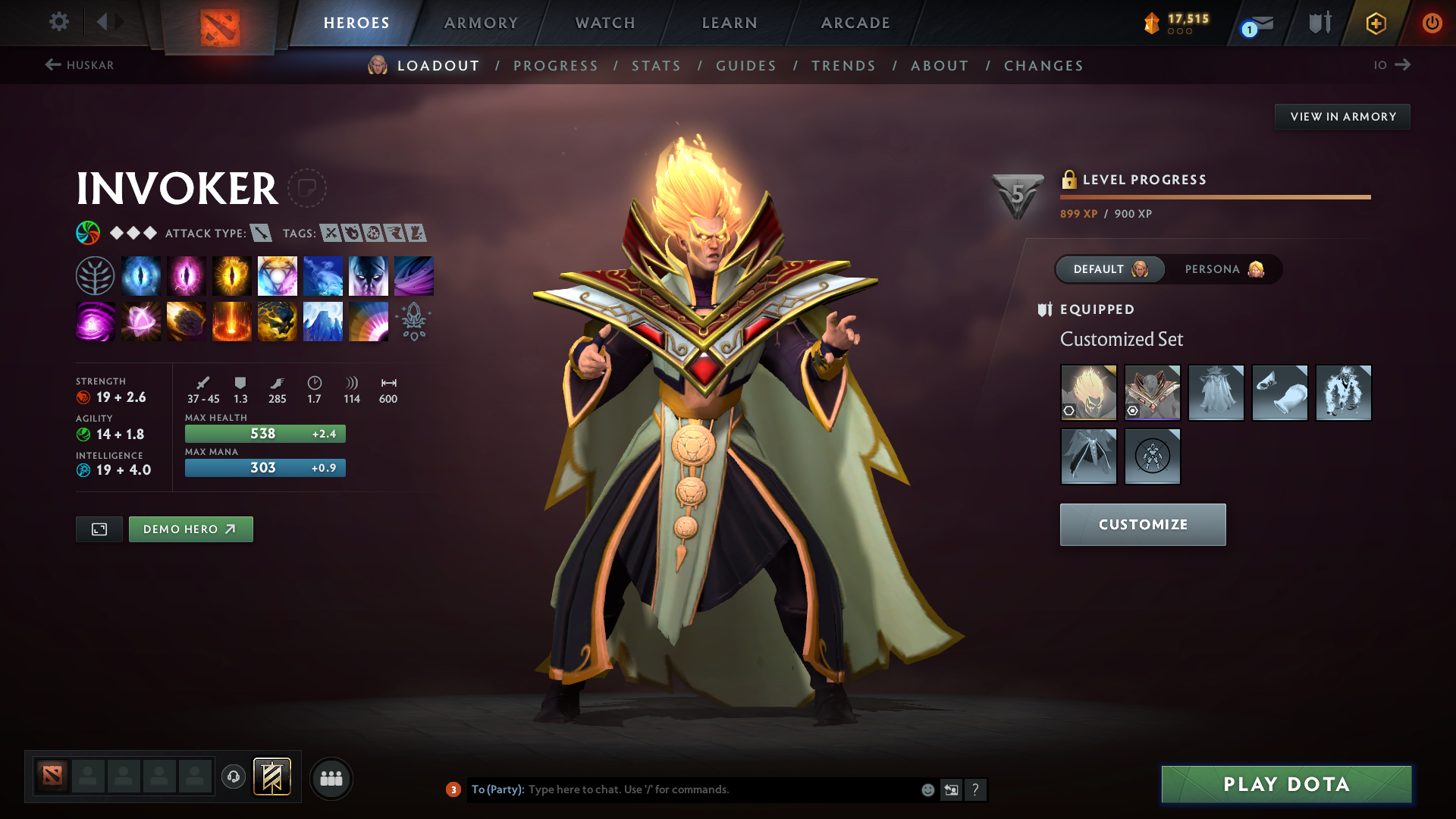Select the Default loadout toggle
The height and width of the screenshot is (819, 1456).
(x=1109, y=269)
